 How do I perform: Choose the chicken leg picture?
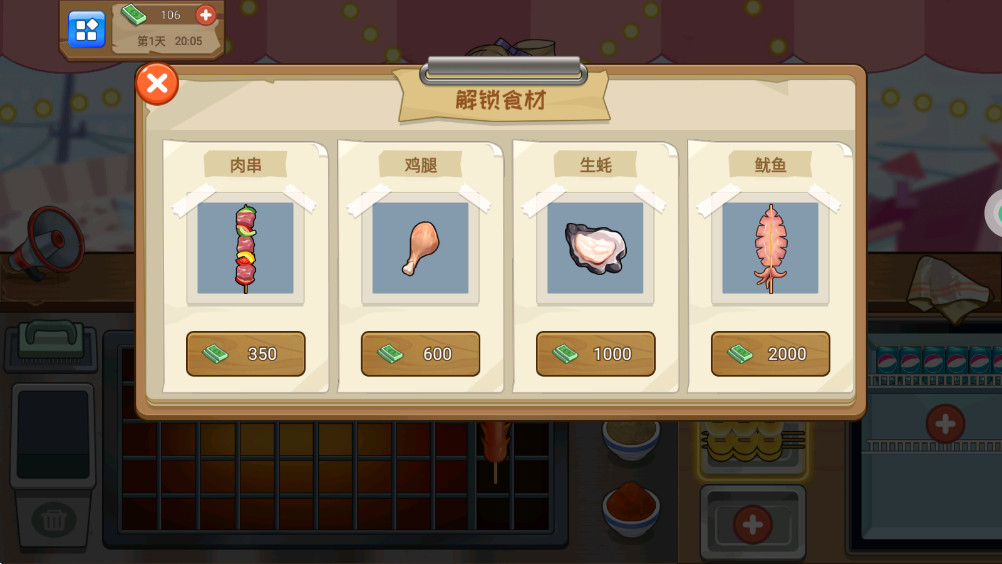pyautogui.click(x=420, y=248)
